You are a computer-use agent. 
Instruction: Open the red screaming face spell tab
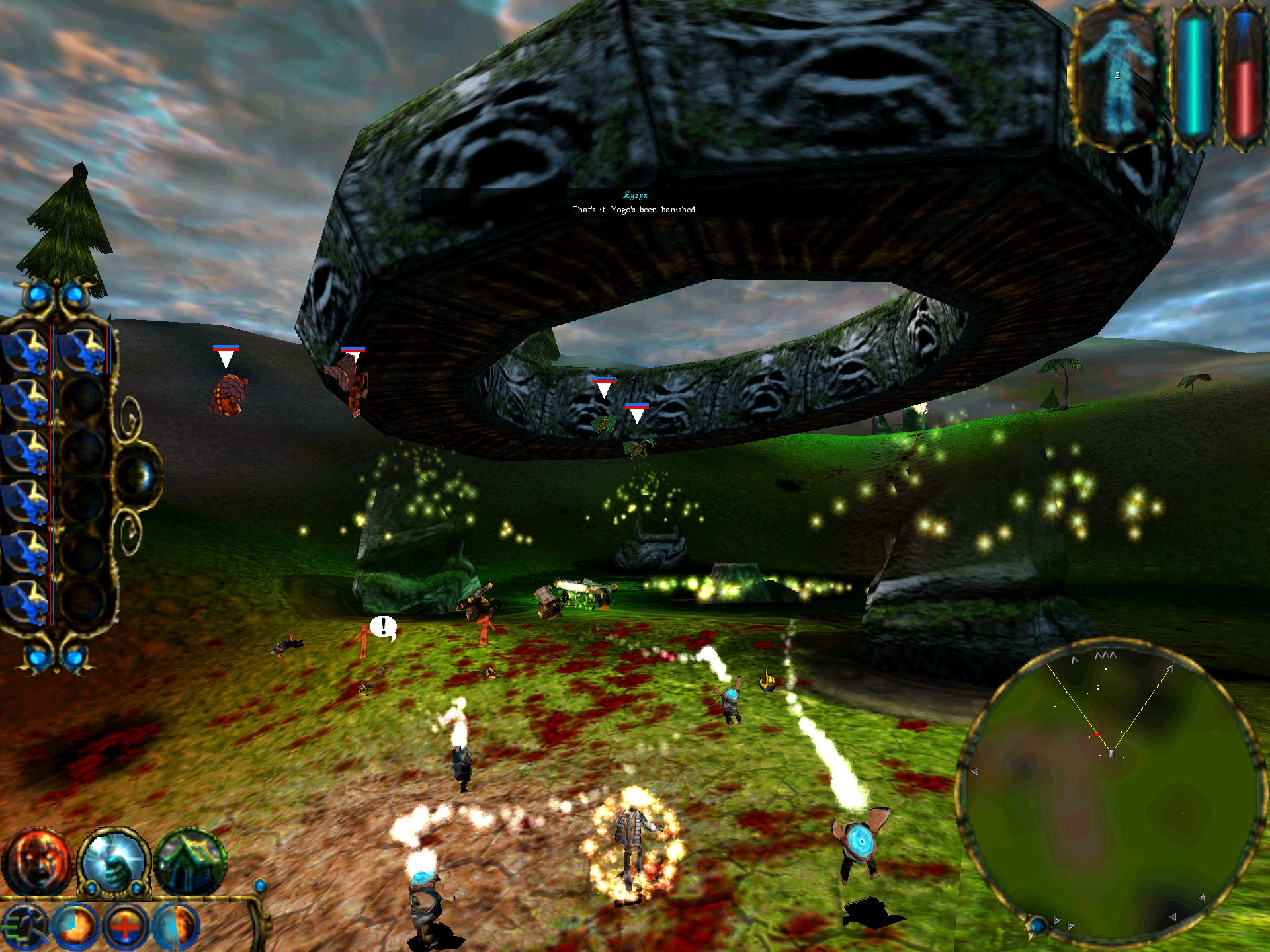(36, 862)
